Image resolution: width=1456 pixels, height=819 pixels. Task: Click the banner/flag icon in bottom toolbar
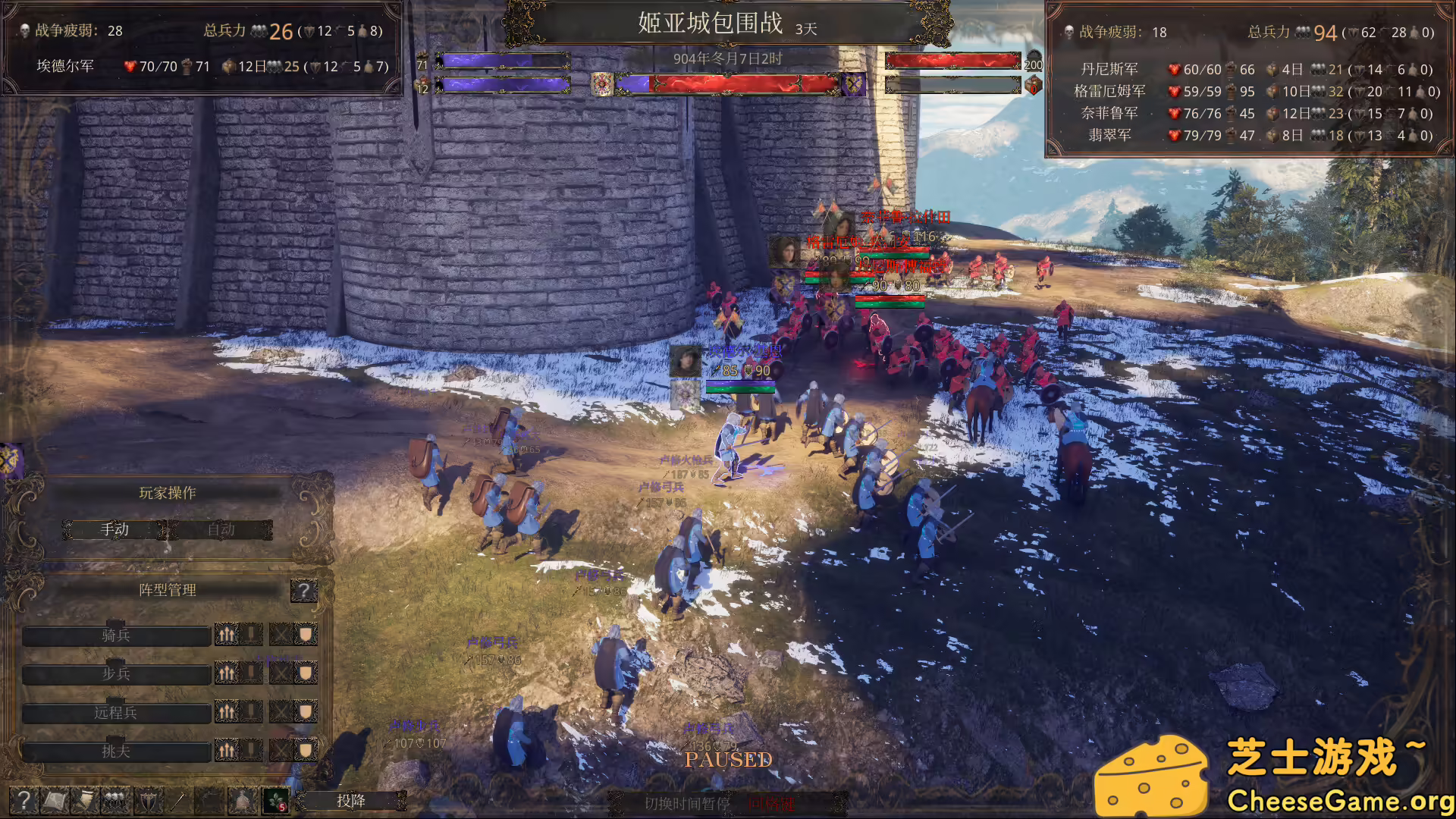point(84,800)
